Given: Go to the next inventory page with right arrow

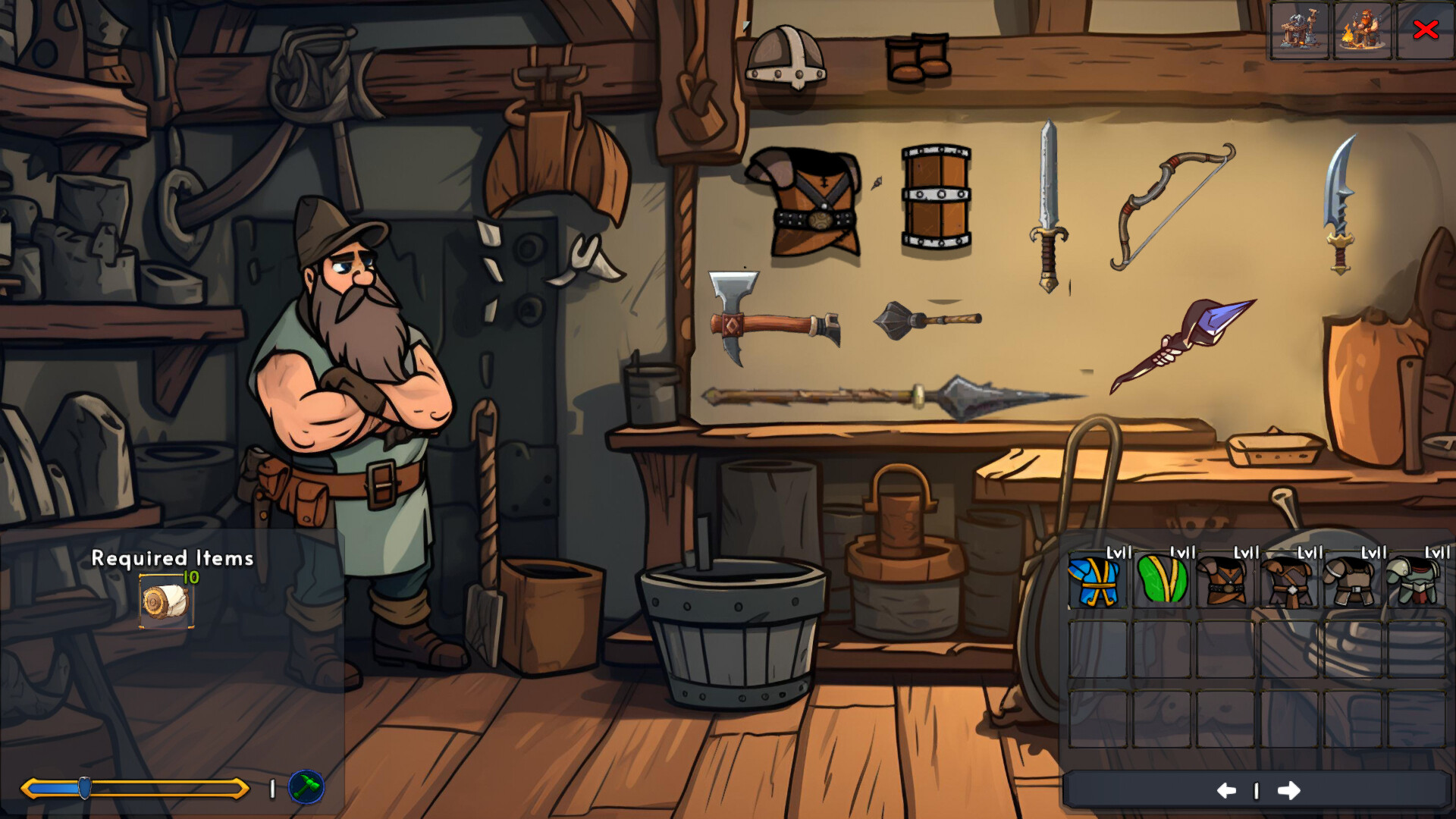Looking at the screenshot, I should click(x=1290, y=789).
